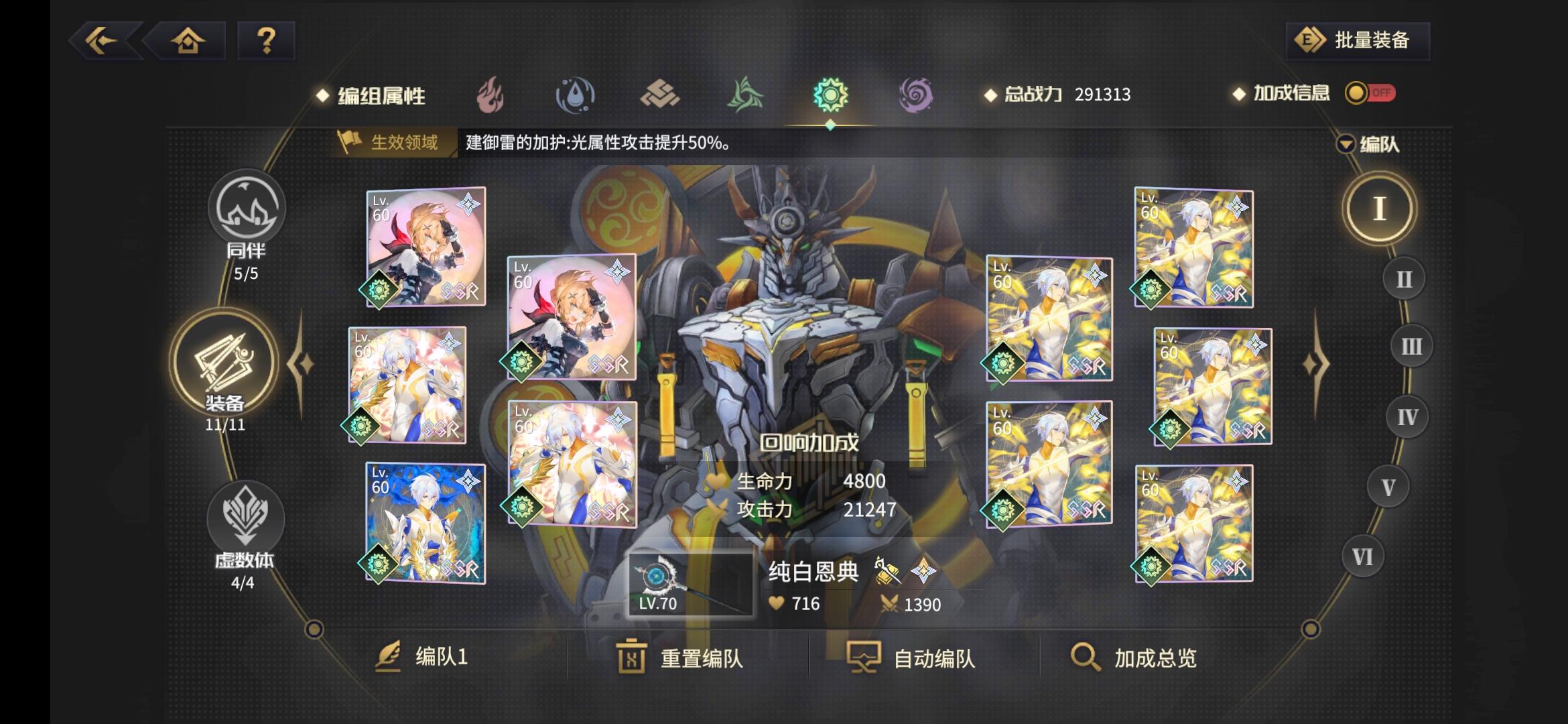Select the LV.70 纯白恩典 weapon thumbnail
The image size is (1568, 724).
coord(690,583)
